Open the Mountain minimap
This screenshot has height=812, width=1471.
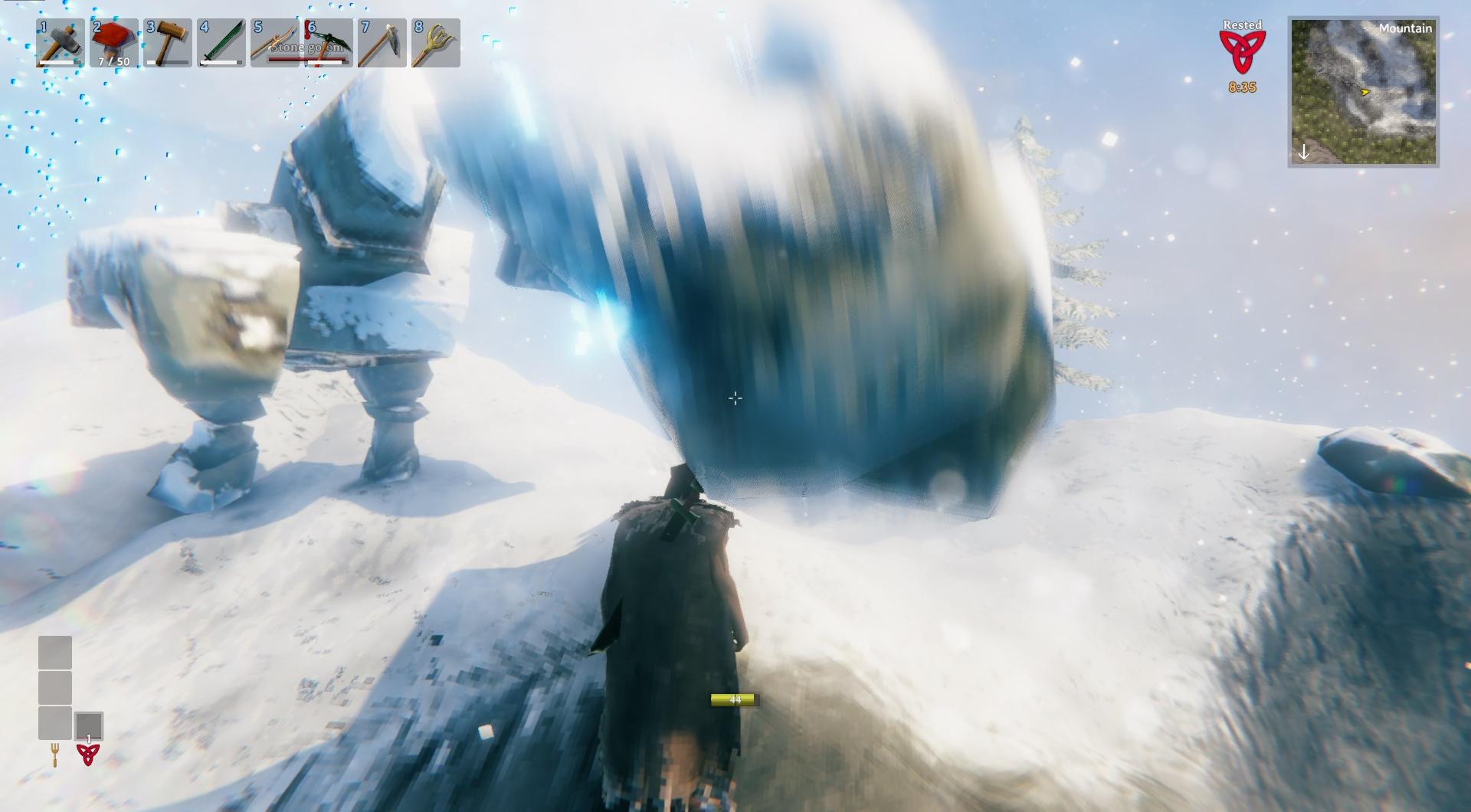pos(1363,92)
